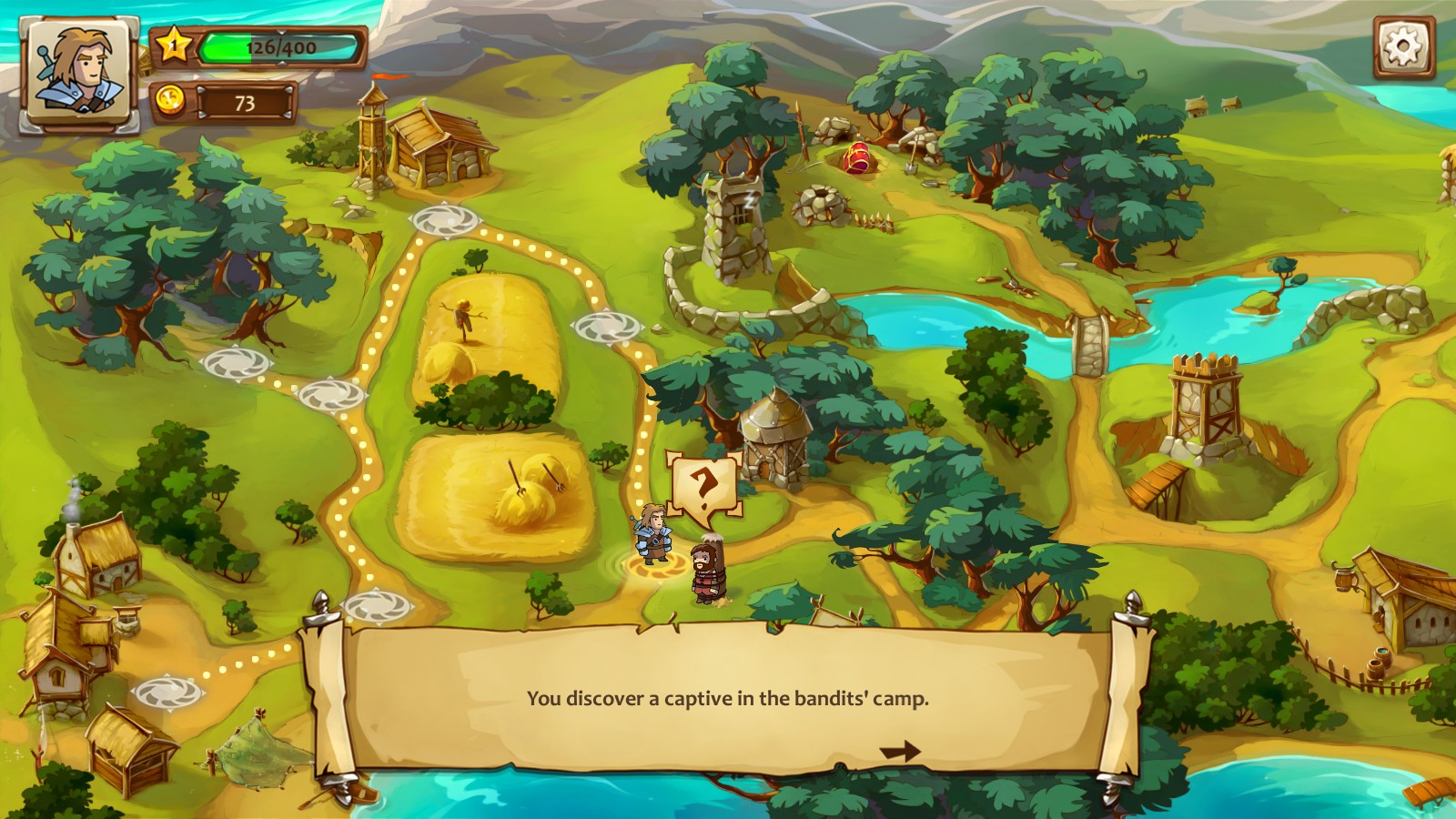Continue the dialogue with the arrow
1456x819 pixels.
click(x=899, y=752)
